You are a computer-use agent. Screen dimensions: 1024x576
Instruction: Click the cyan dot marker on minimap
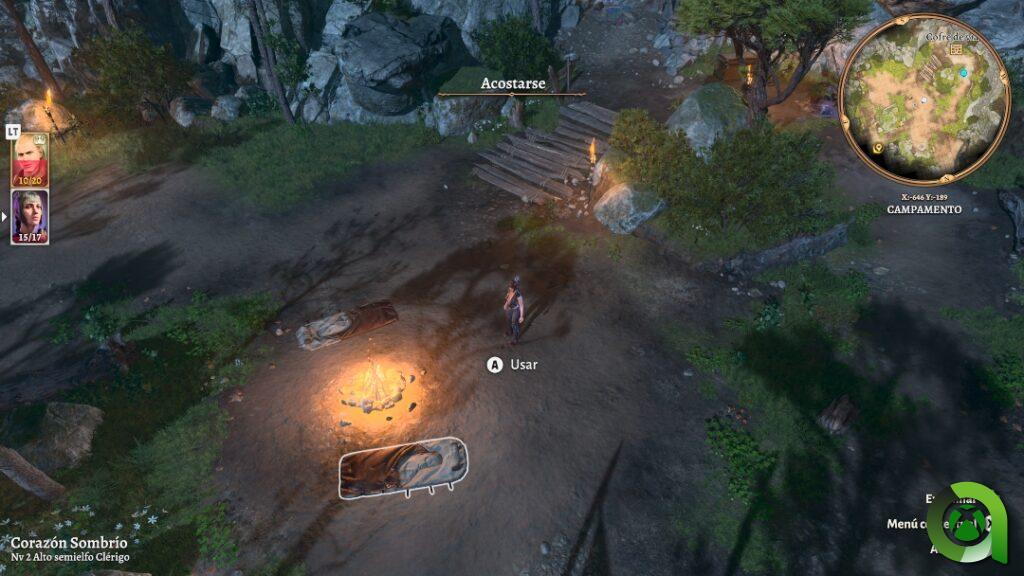coord(964,73)
